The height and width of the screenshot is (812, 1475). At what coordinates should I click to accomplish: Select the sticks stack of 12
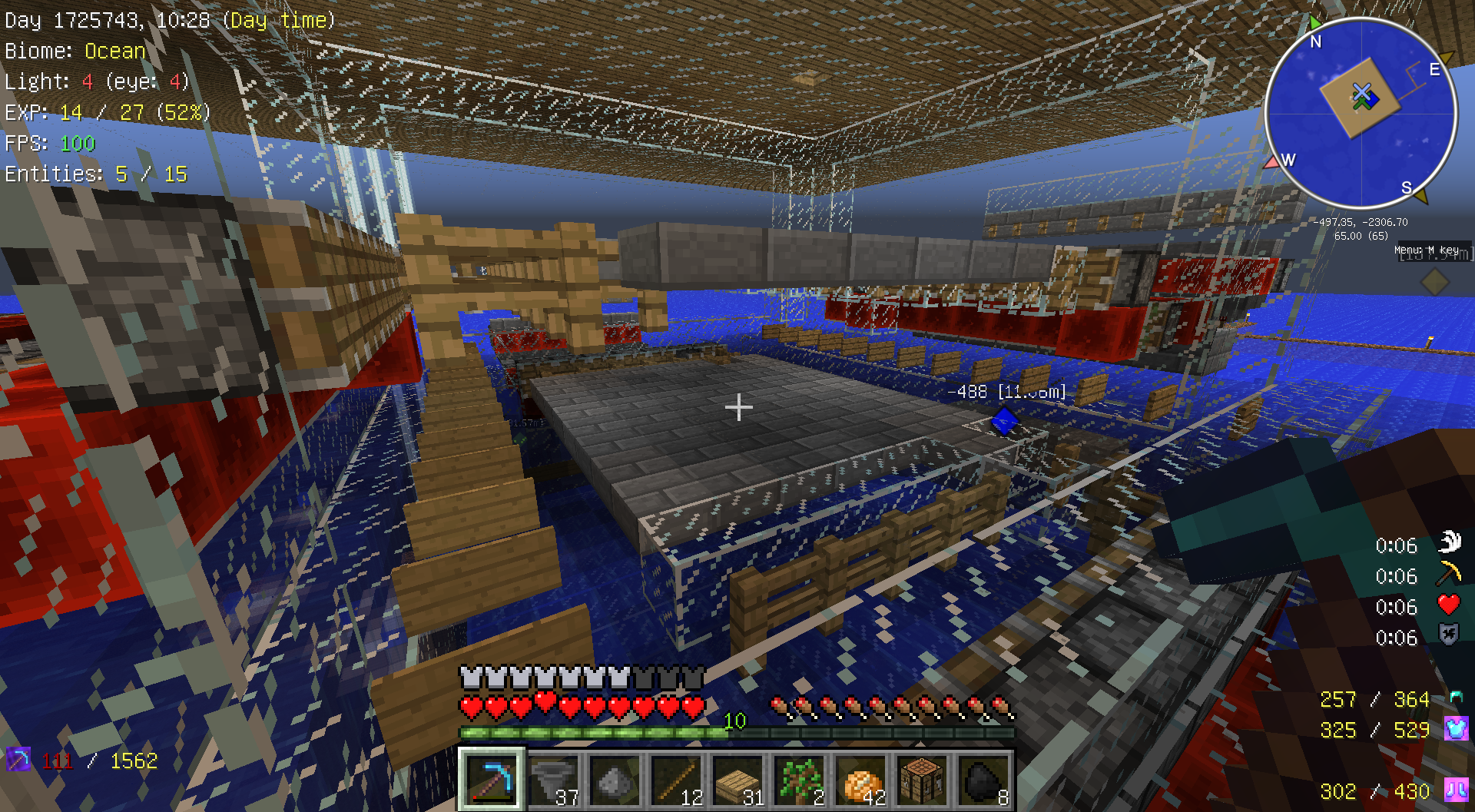tap(677, 780)
